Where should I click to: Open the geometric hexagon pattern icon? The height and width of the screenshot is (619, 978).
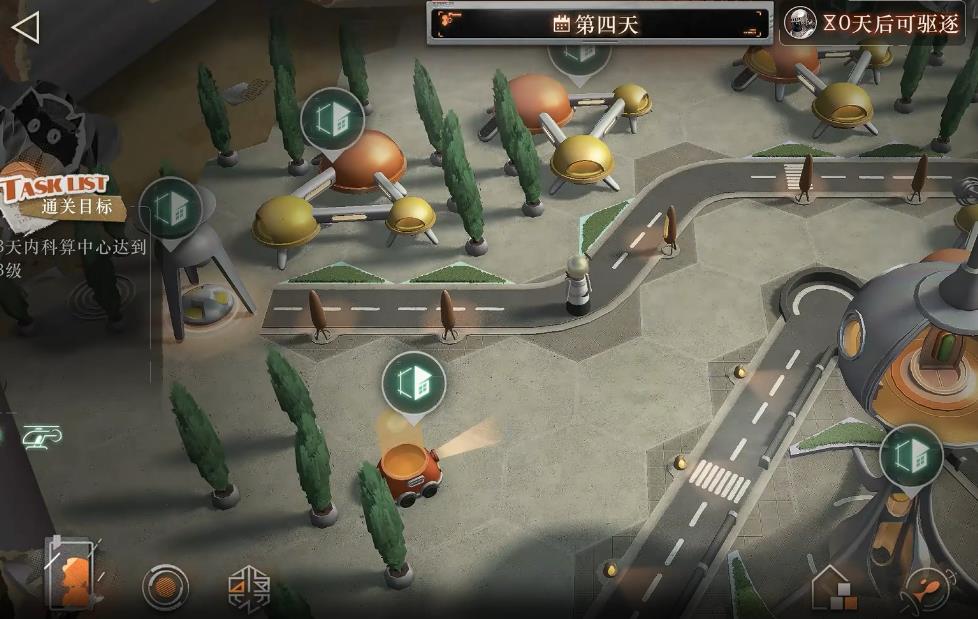click(249, 587)
